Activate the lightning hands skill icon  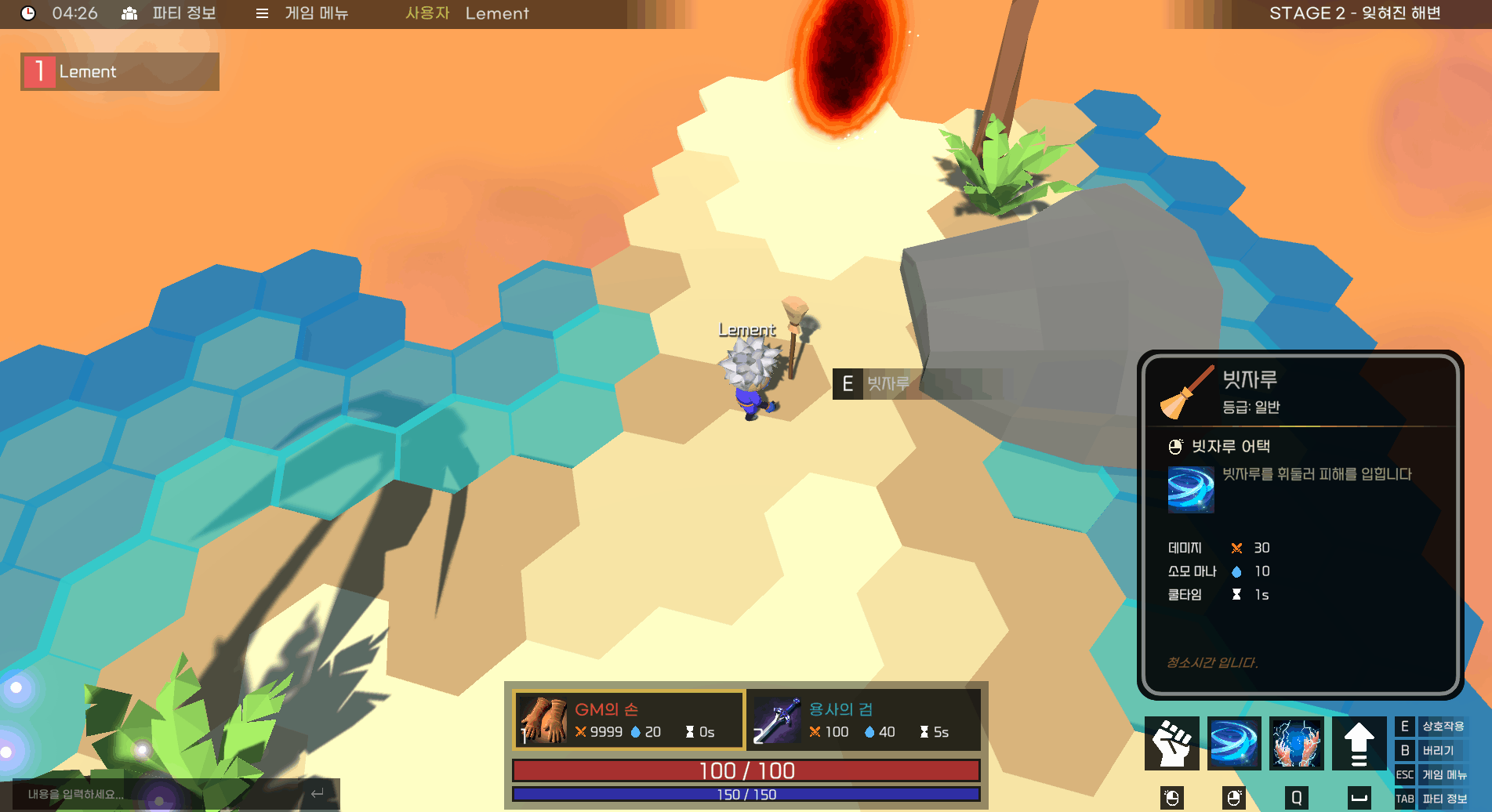point(1297,743)
